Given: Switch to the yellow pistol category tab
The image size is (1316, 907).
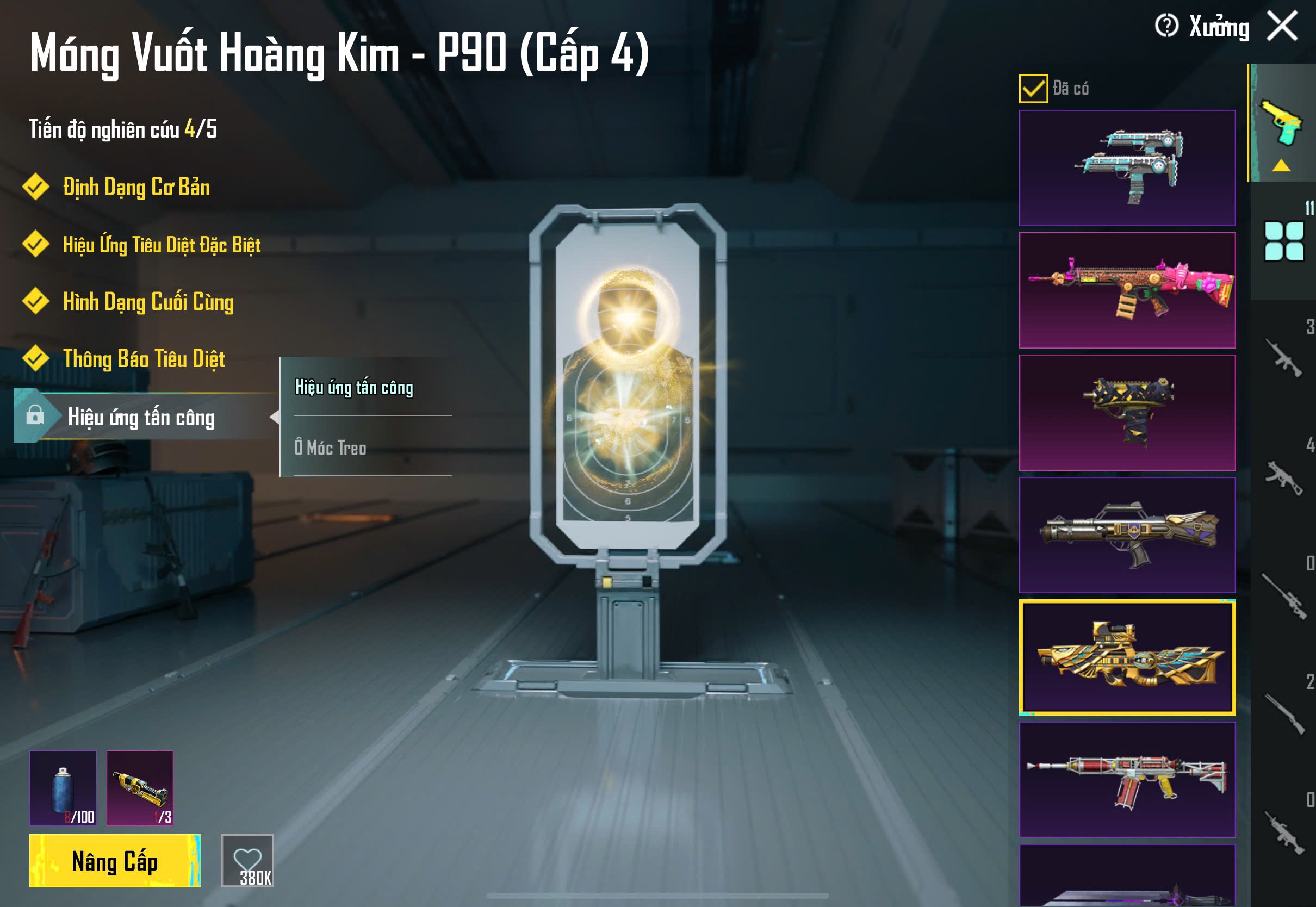Looking at the screenshot, I should (x=1282, y=124).
